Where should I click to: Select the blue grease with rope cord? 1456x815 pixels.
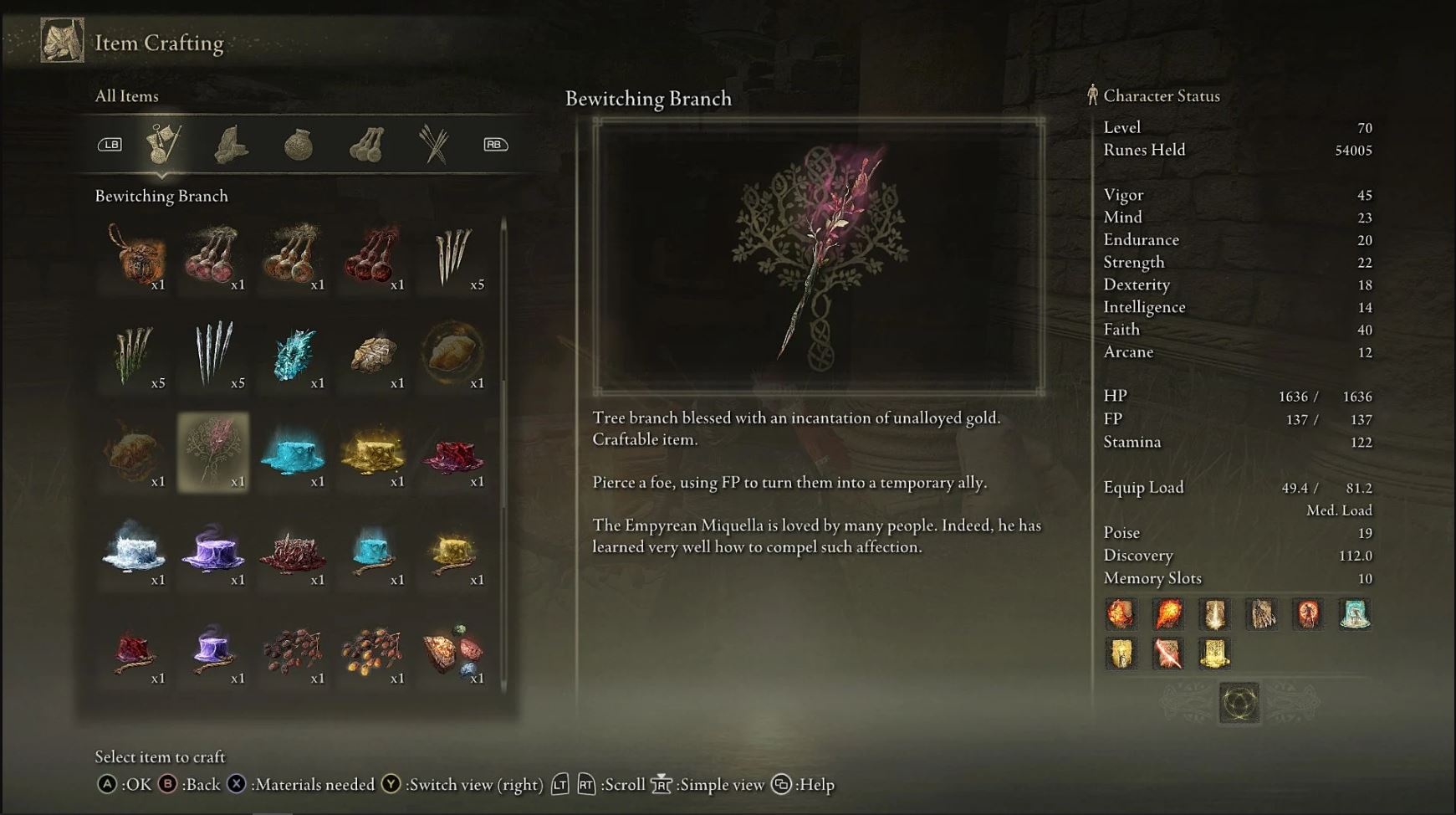(x=374, y=550)
